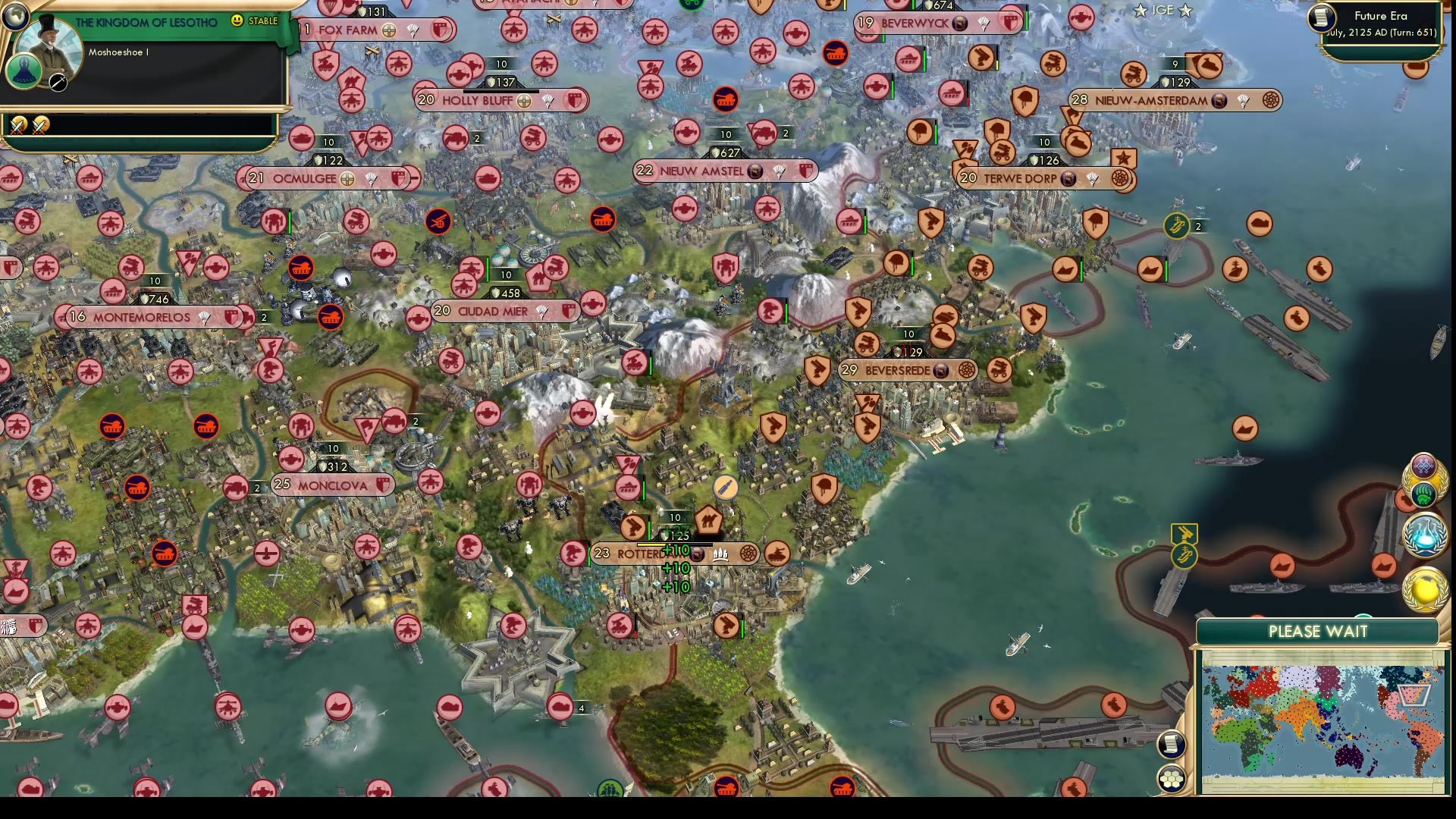Open the IGE in-game editor
Image resolution: width=1456 pixels, height=819 pixels.
(x=1163, y=11)
